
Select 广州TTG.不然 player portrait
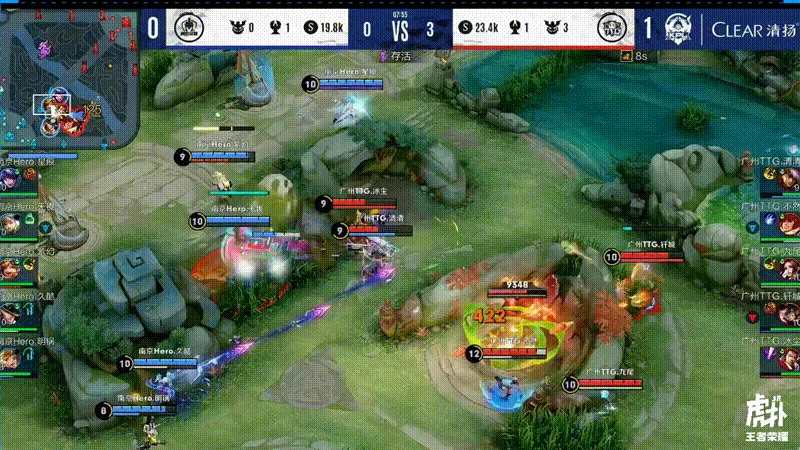click(x=787, y=223)
